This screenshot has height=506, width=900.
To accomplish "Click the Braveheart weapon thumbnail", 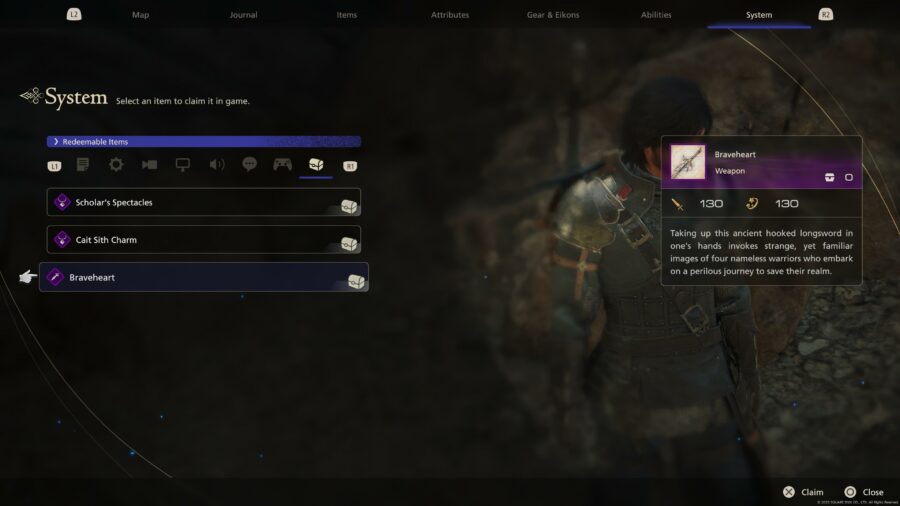I will 688,162.
